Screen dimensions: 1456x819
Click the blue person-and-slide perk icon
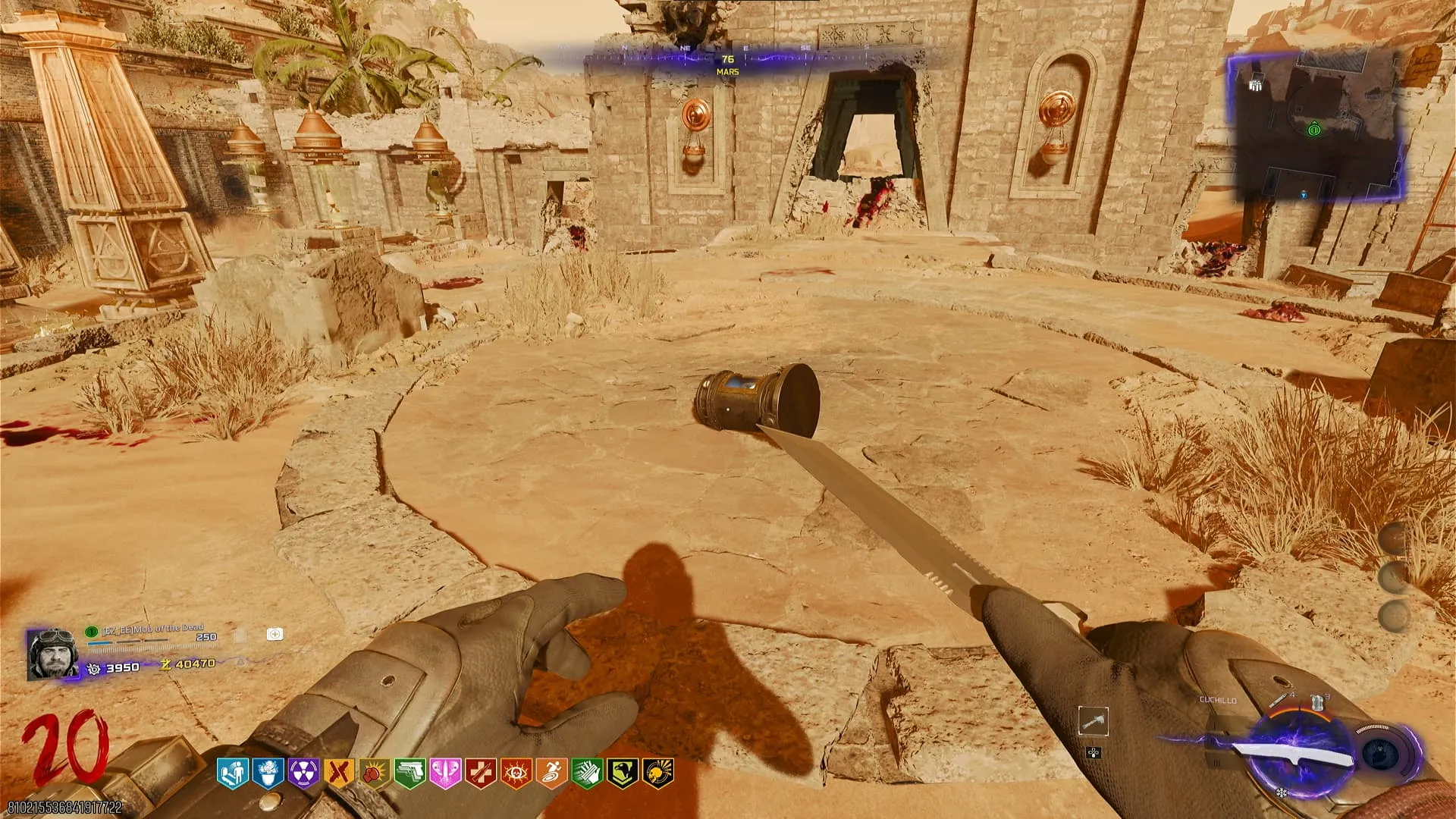pyautogui.click(x=231, y=773)
